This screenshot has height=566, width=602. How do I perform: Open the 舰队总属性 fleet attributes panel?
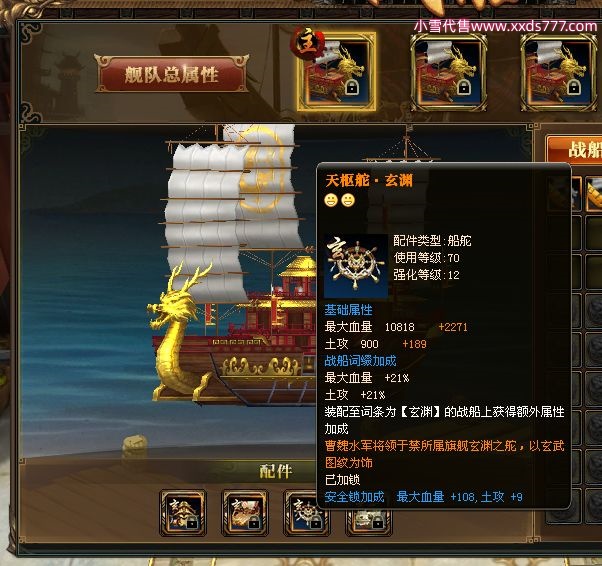171,75
